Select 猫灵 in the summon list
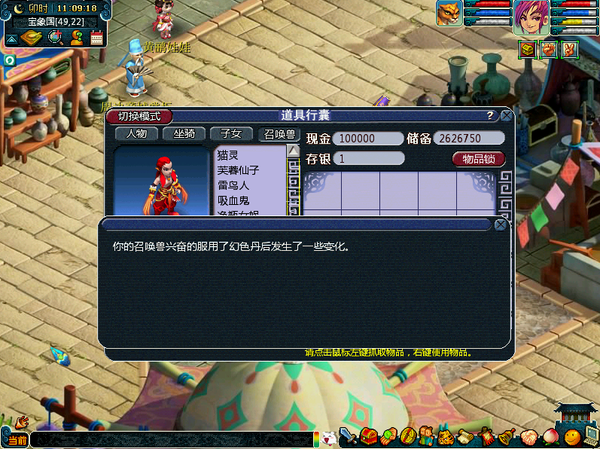Viewport: 600px width, 449px height. pos(229,155)
